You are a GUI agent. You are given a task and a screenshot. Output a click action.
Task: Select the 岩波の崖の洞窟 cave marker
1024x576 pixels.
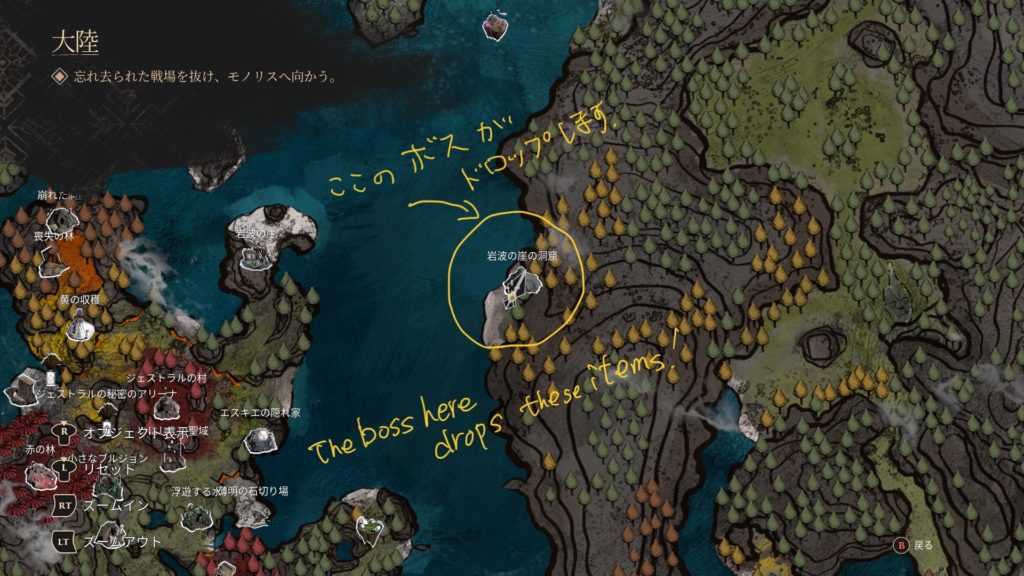(520, 290)
